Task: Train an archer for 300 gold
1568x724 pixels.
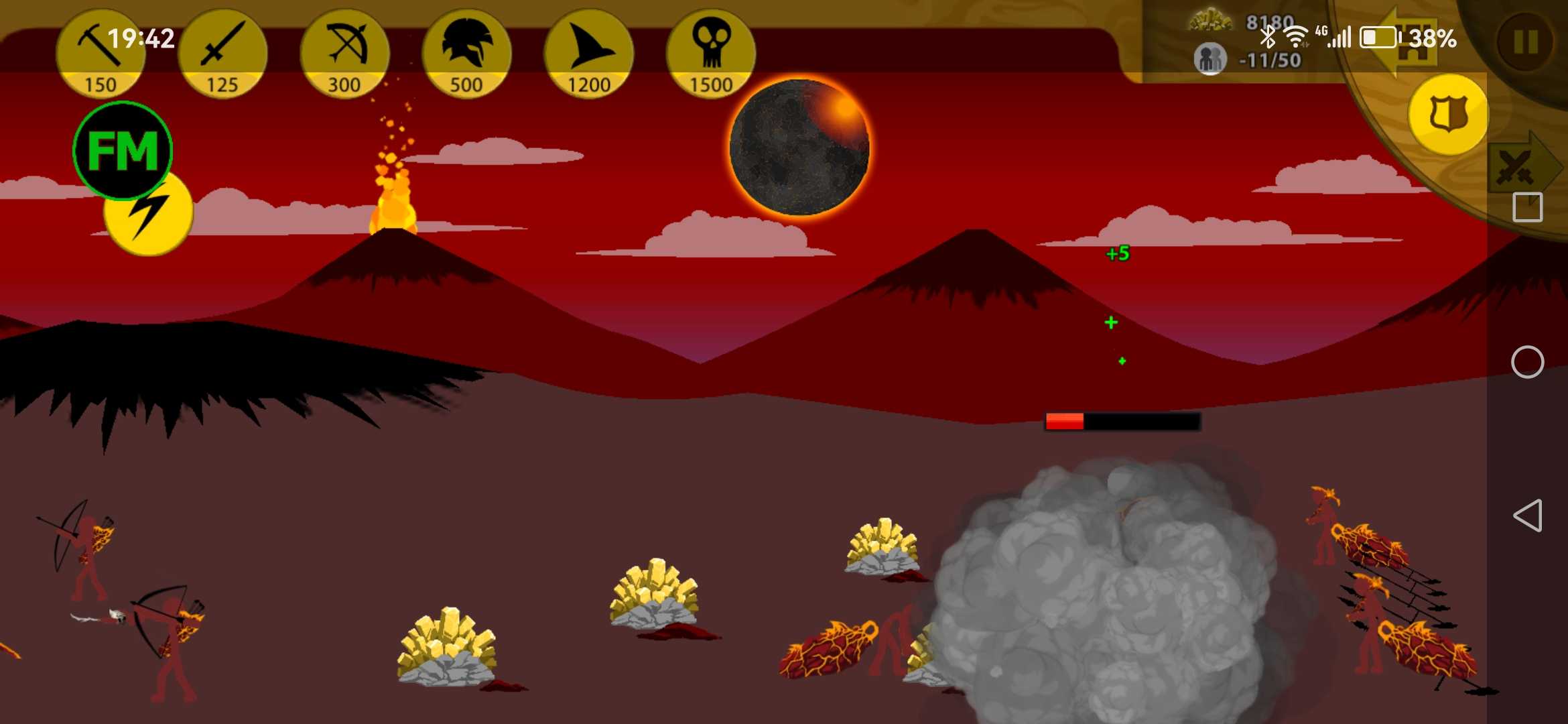Action: 344,54
